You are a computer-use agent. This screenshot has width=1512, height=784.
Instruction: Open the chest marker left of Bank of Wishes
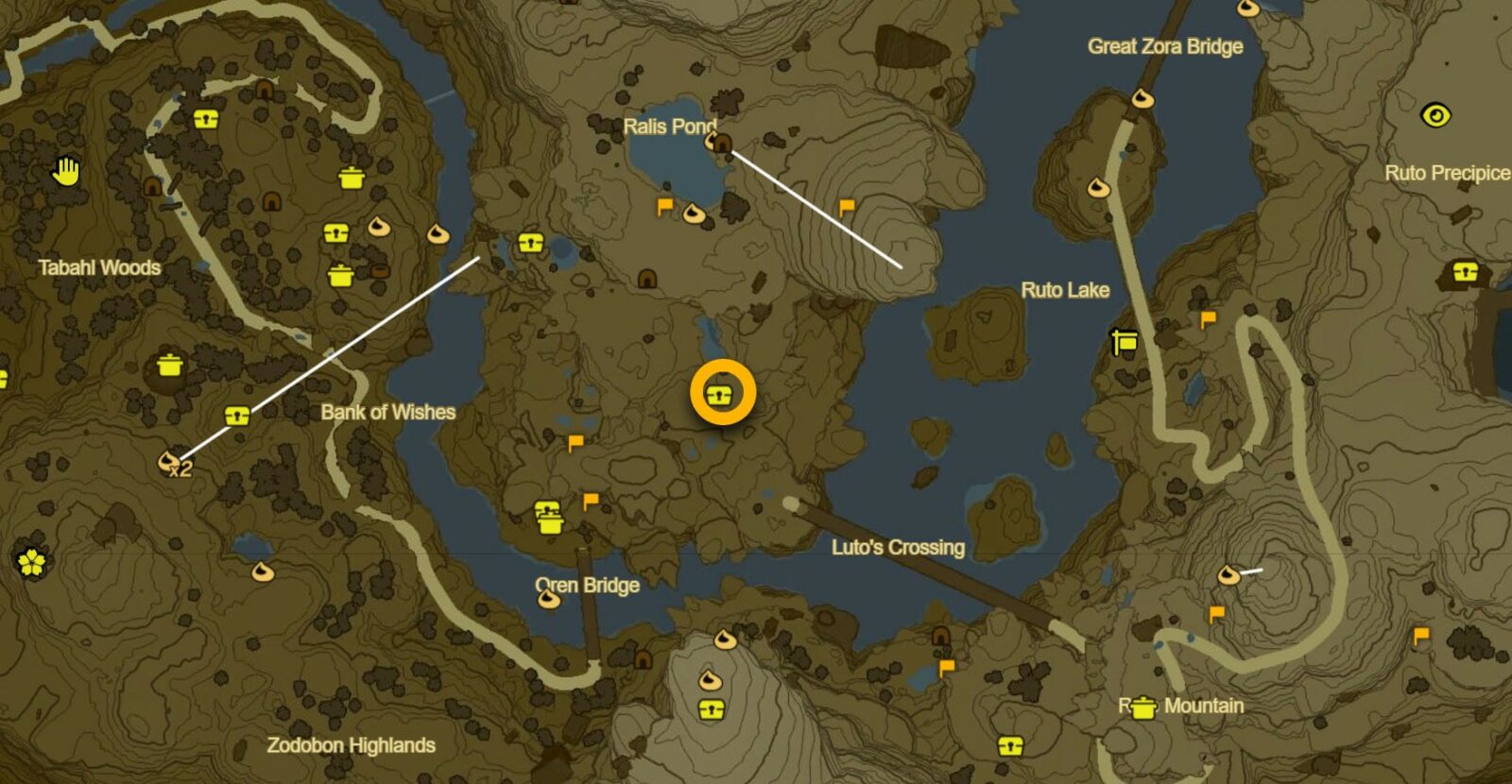coord(236,416)
